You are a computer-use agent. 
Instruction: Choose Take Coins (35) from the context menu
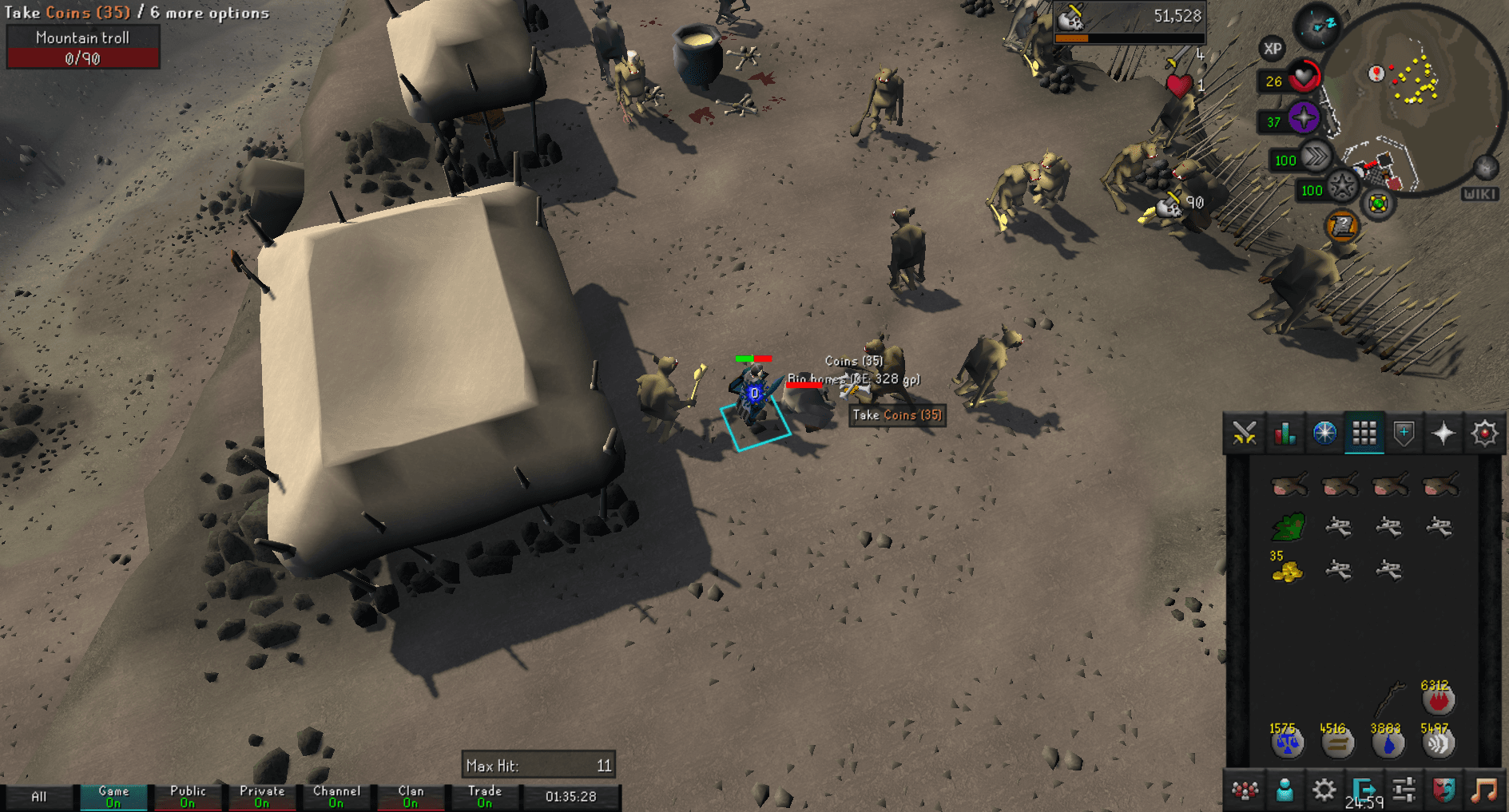point(896,415)
